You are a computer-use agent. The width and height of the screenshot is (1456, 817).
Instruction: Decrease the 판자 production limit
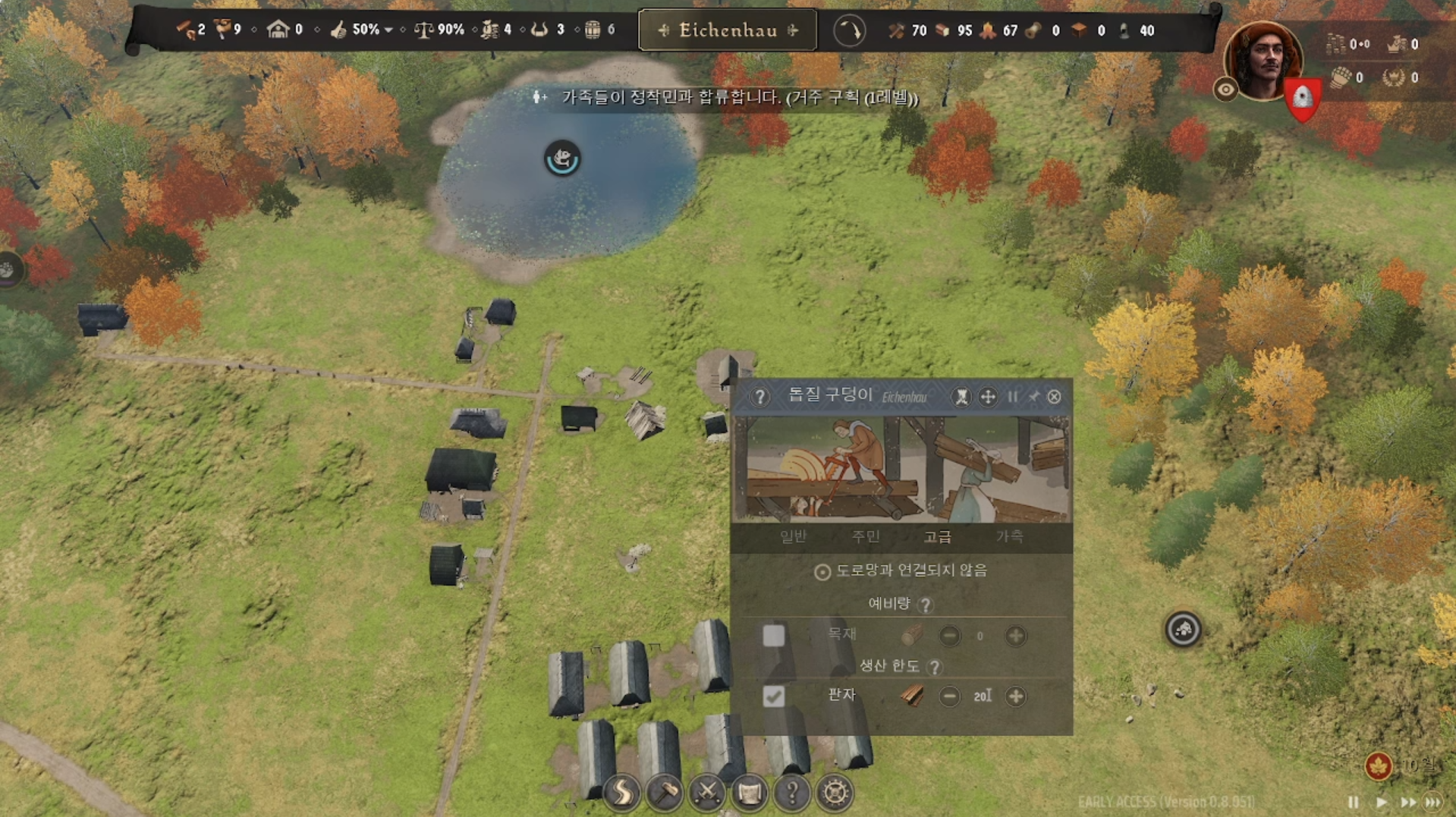coord(949,696)
